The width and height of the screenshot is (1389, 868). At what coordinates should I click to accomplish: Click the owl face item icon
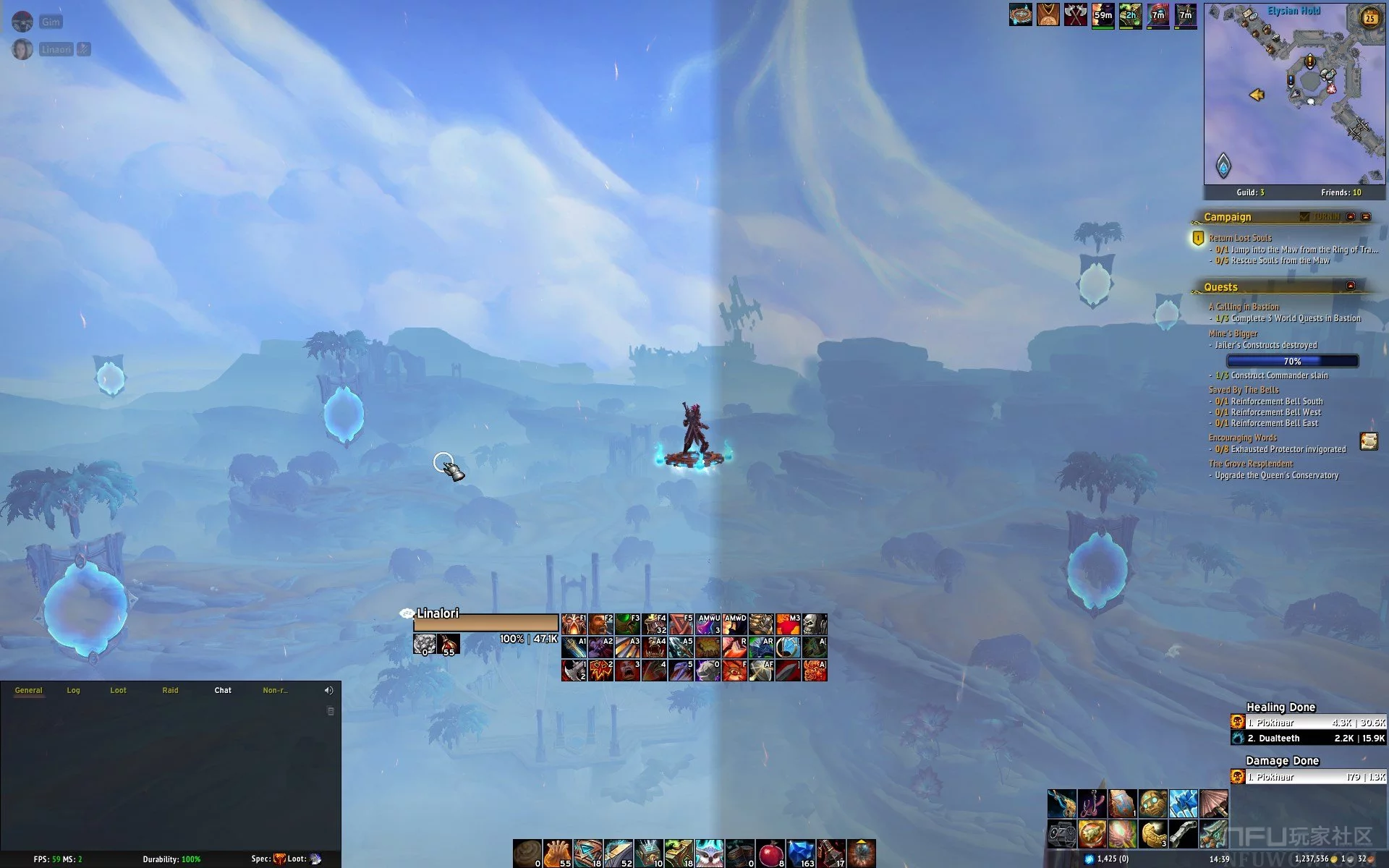click(x=709, y=854)
